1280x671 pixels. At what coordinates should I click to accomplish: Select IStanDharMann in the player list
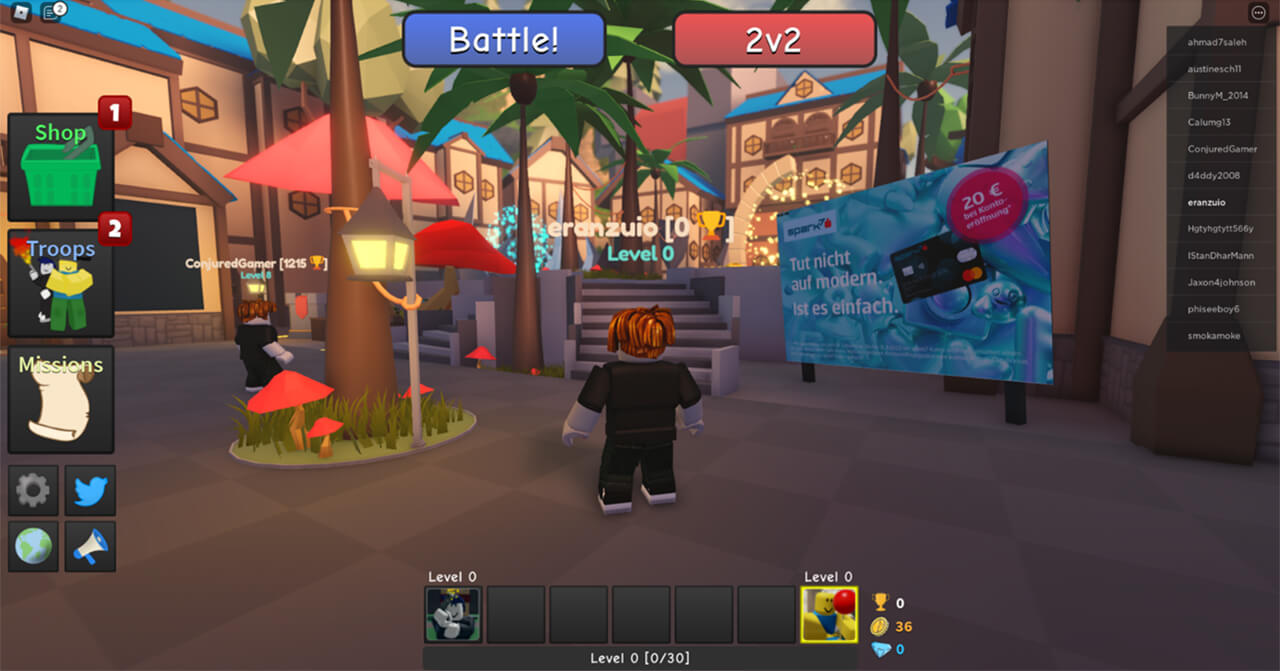(x=1220, y=256)
